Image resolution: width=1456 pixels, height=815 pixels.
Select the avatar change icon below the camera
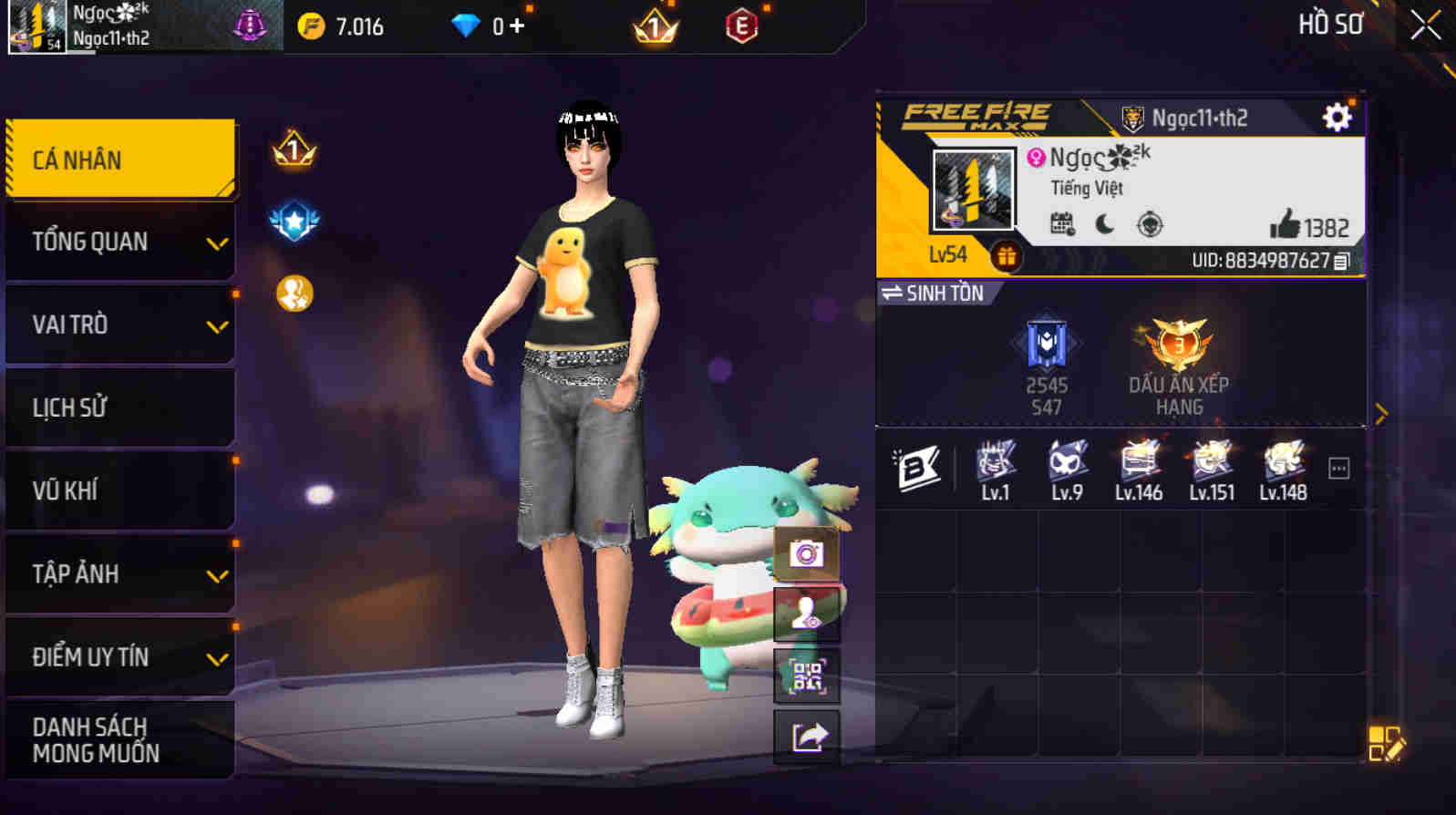pyautogui.click(x=806, y=614)
